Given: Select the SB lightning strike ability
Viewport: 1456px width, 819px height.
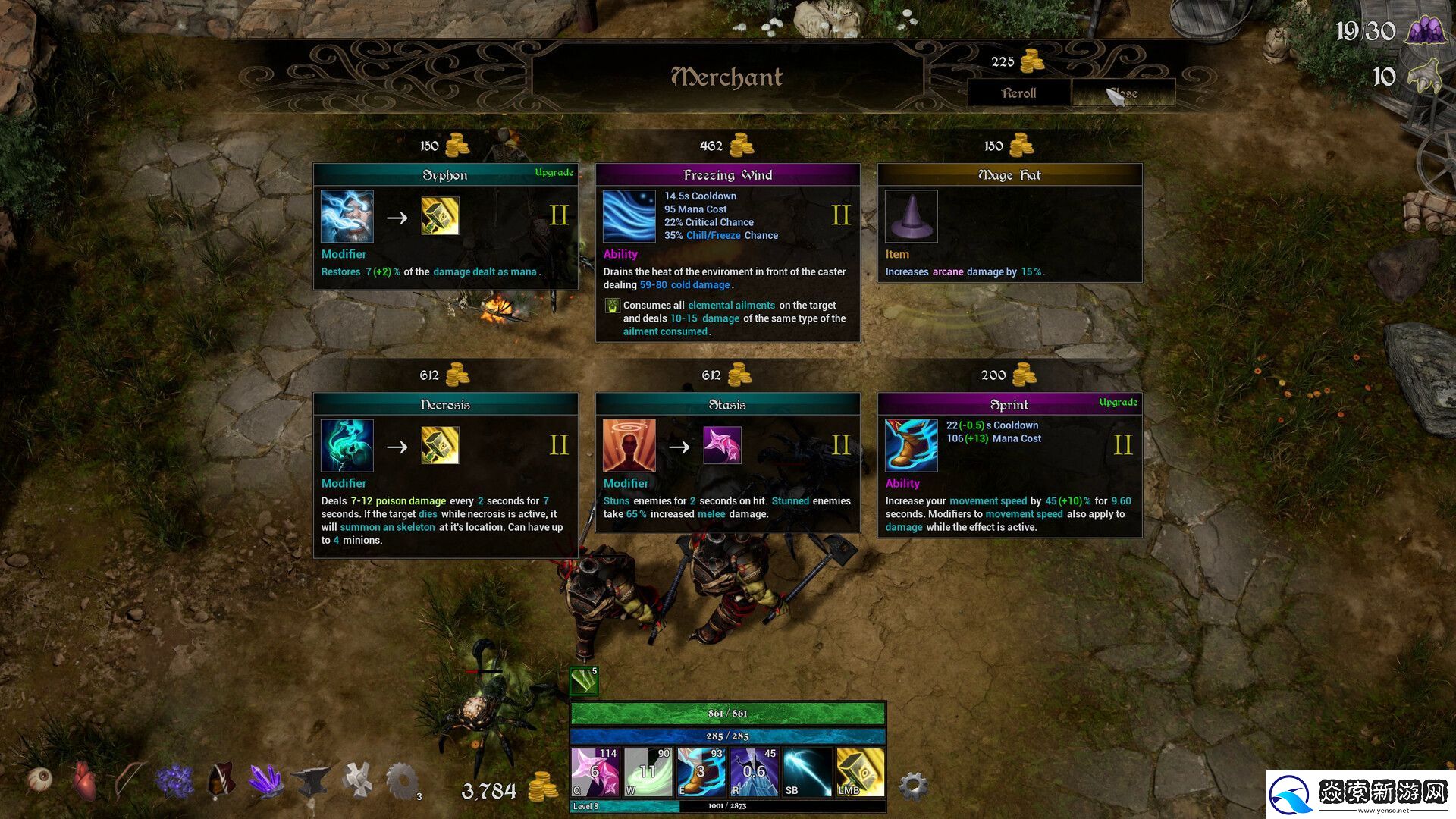Looking at the screenshot, I should 807,772.
